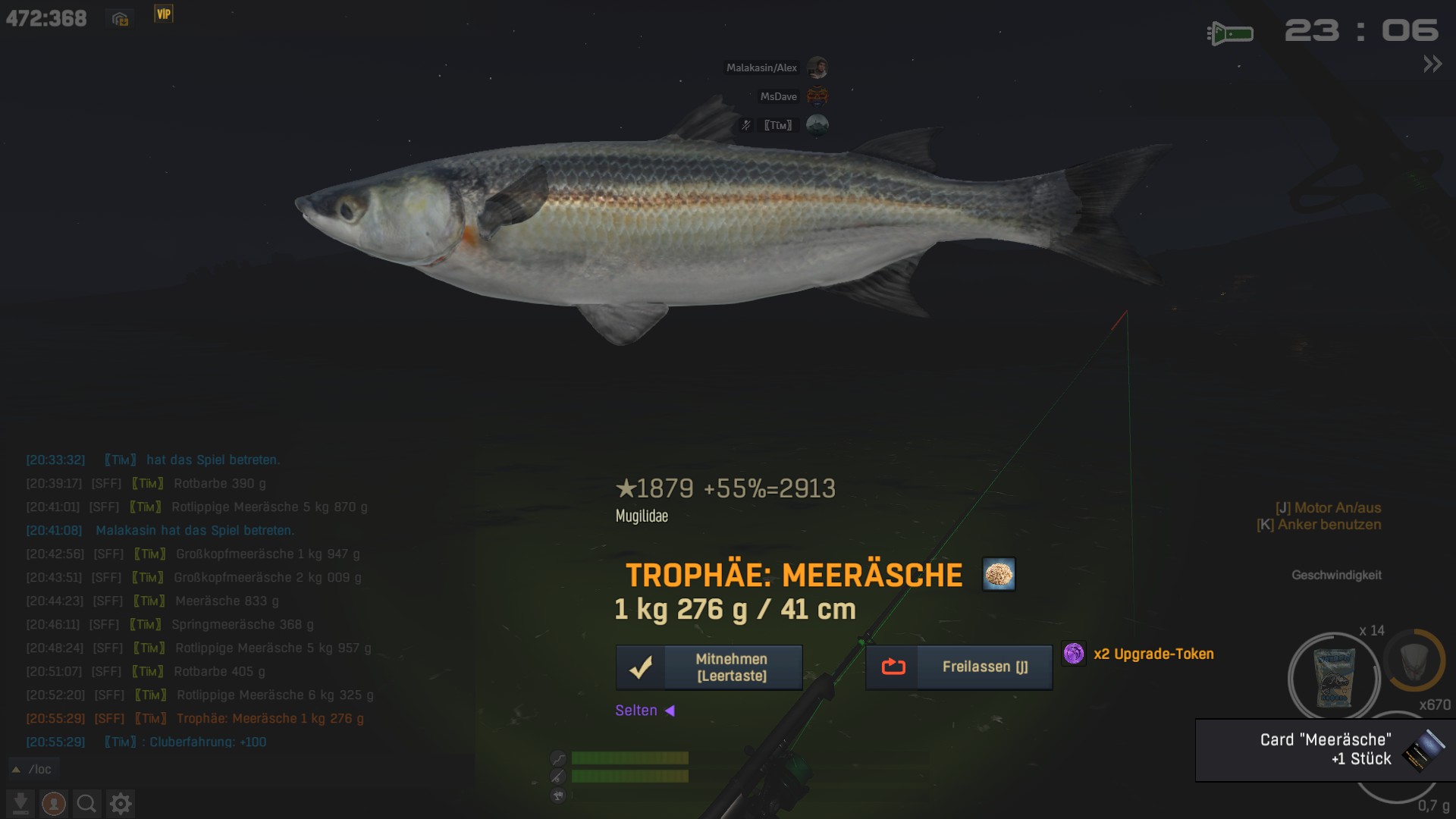Release the fish with the Freilassen button
This screenshot has width=1456, height=819.
pyautogui.click(x=959, y=667)
